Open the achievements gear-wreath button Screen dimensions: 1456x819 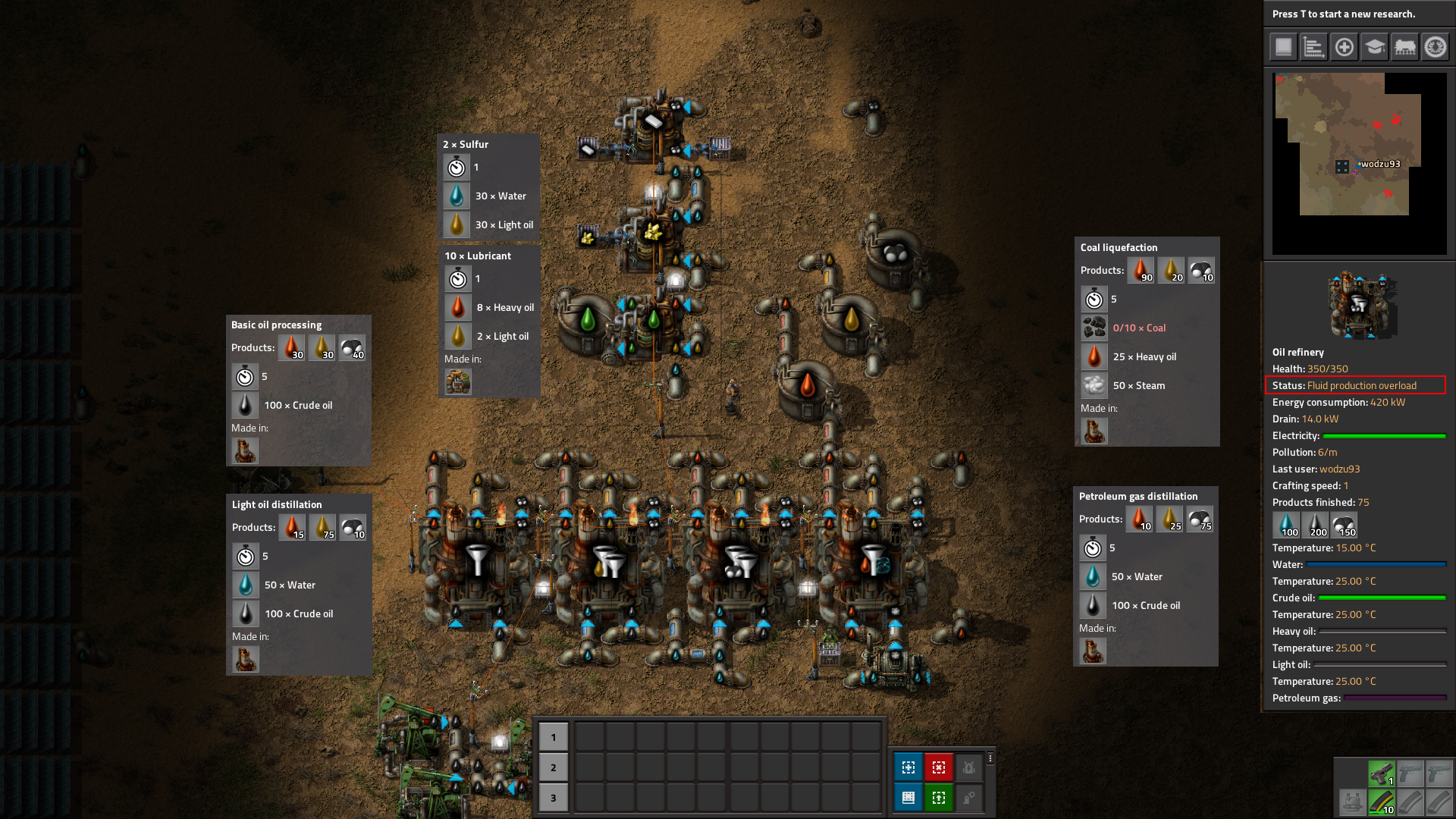point(1435,47)
